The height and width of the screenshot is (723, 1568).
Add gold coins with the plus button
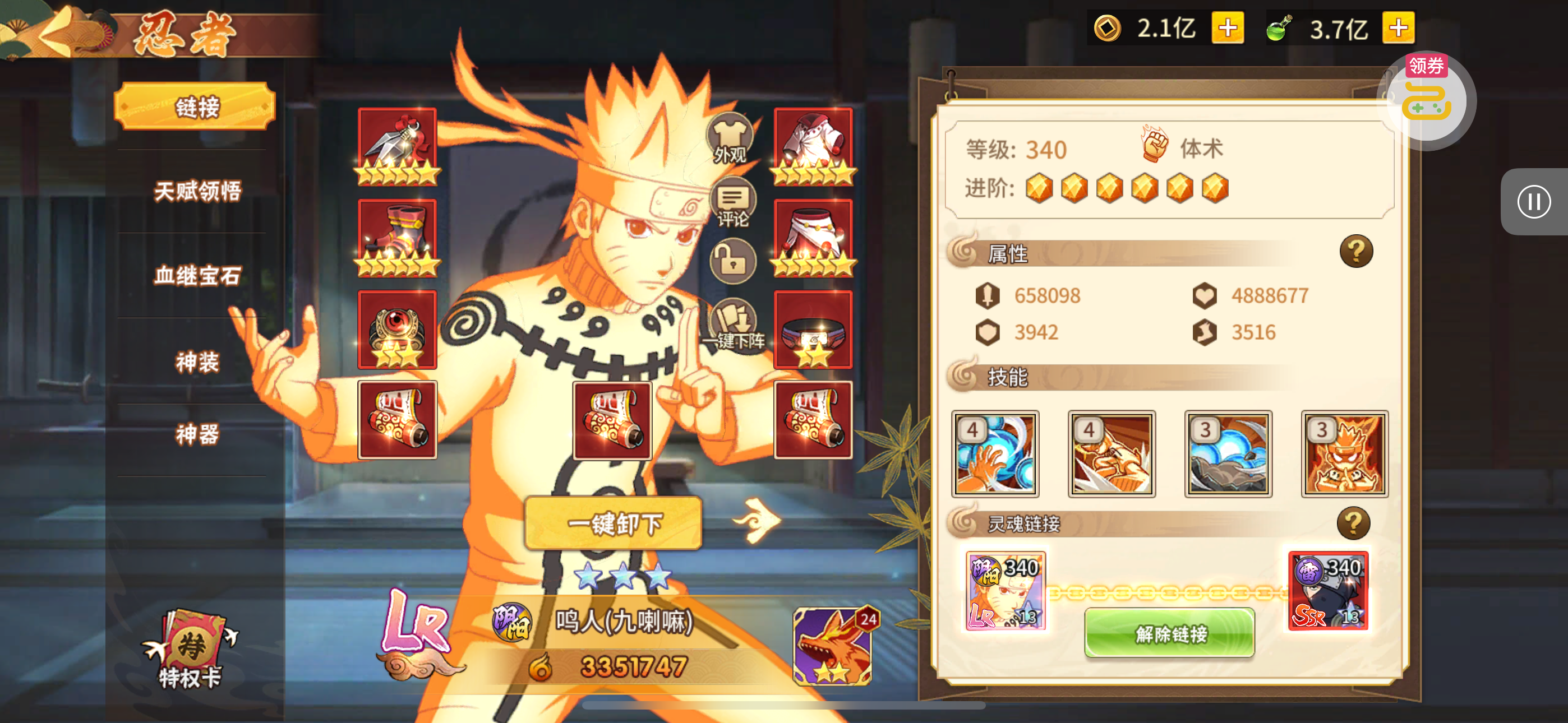1227,28
